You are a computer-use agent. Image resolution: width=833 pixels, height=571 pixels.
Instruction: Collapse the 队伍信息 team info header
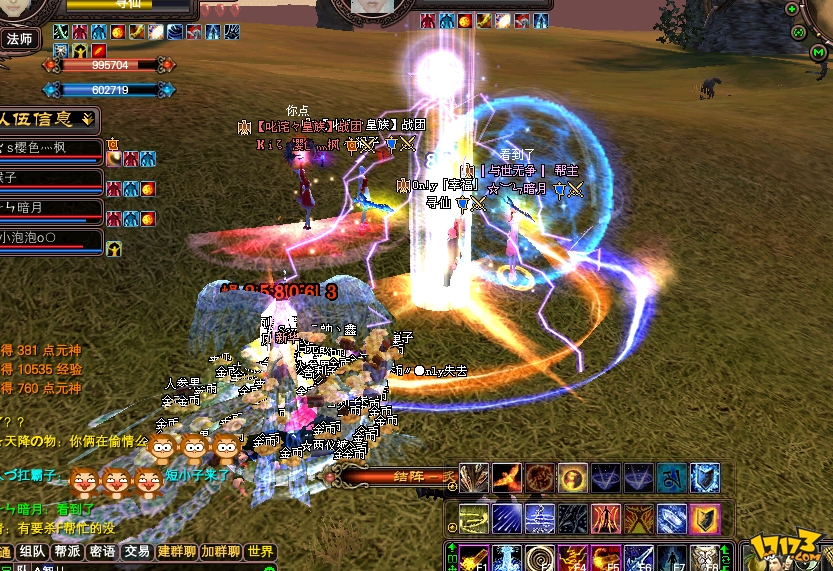pyautogui.click(x=88, y=119)
